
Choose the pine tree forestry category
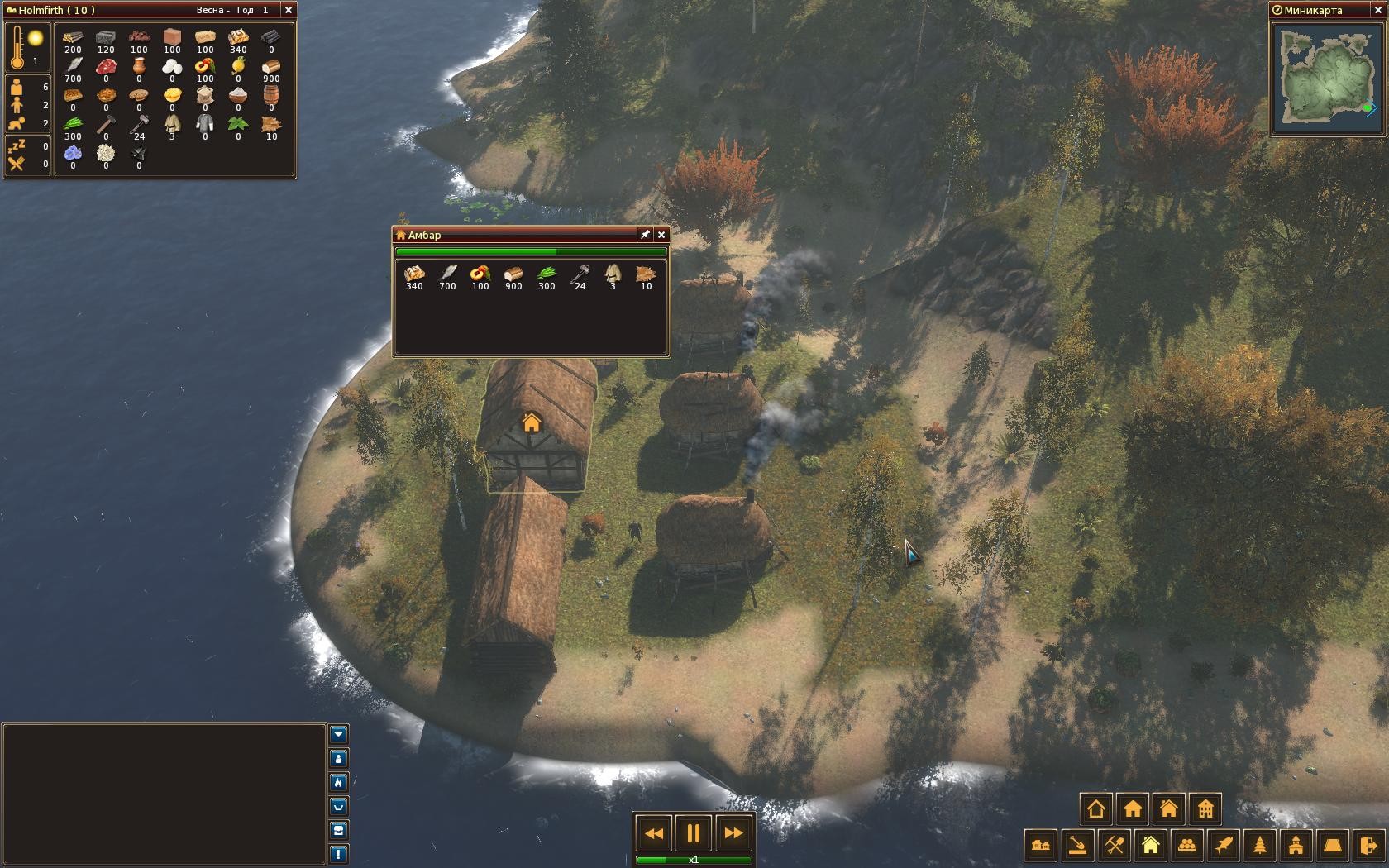point(1260,846)
